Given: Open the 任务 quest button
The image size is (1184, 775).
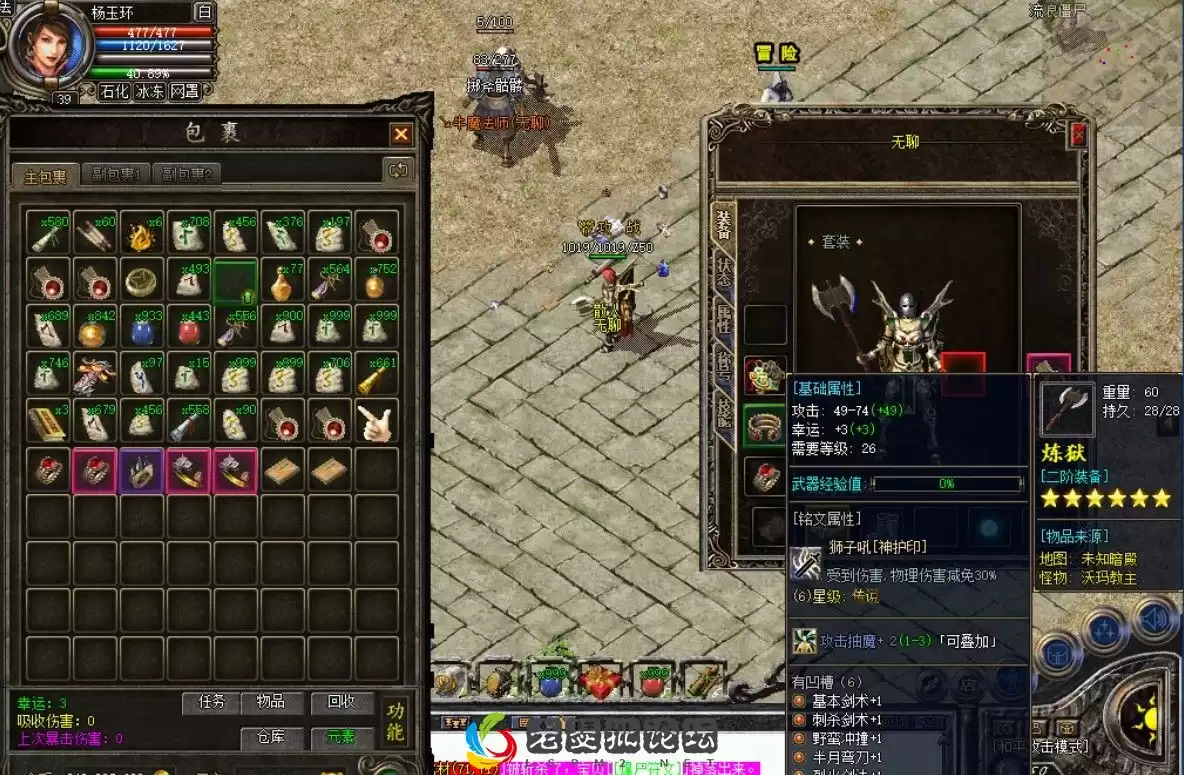Looking at the screenshot, I should (212, 702).
